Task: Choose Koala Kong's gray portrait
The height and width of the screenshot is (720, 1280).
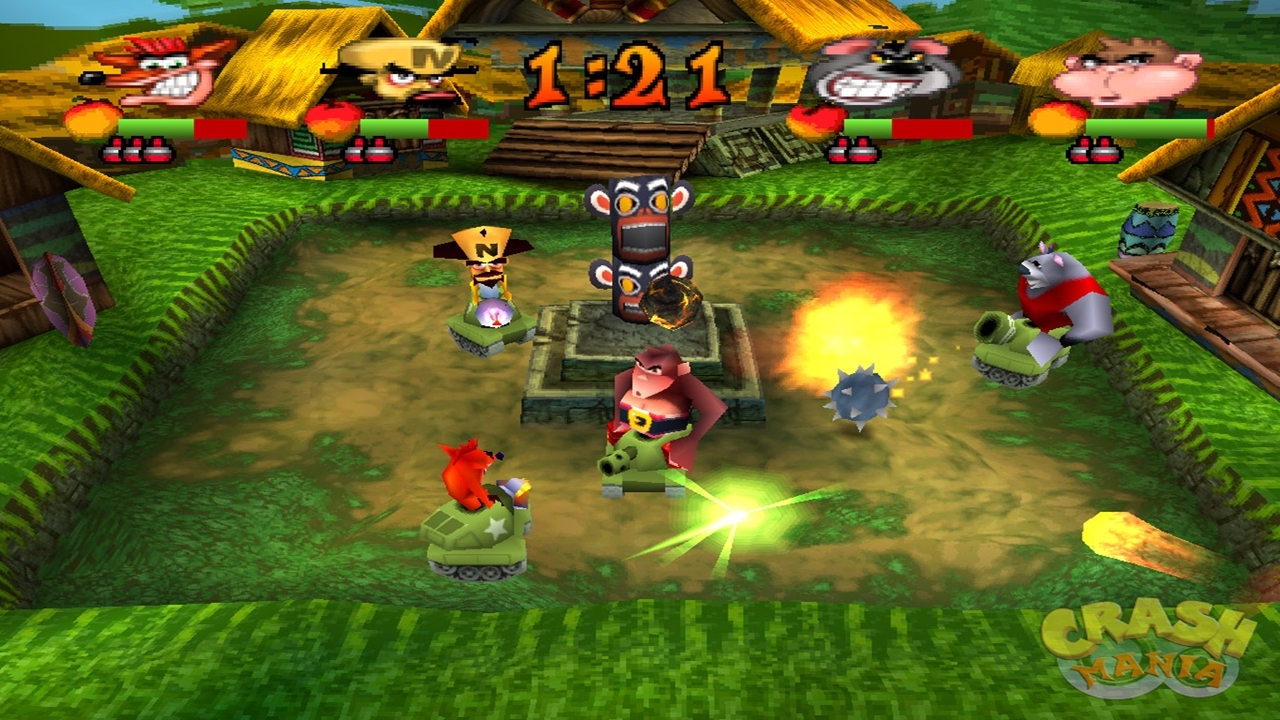Action: (878, 70)
